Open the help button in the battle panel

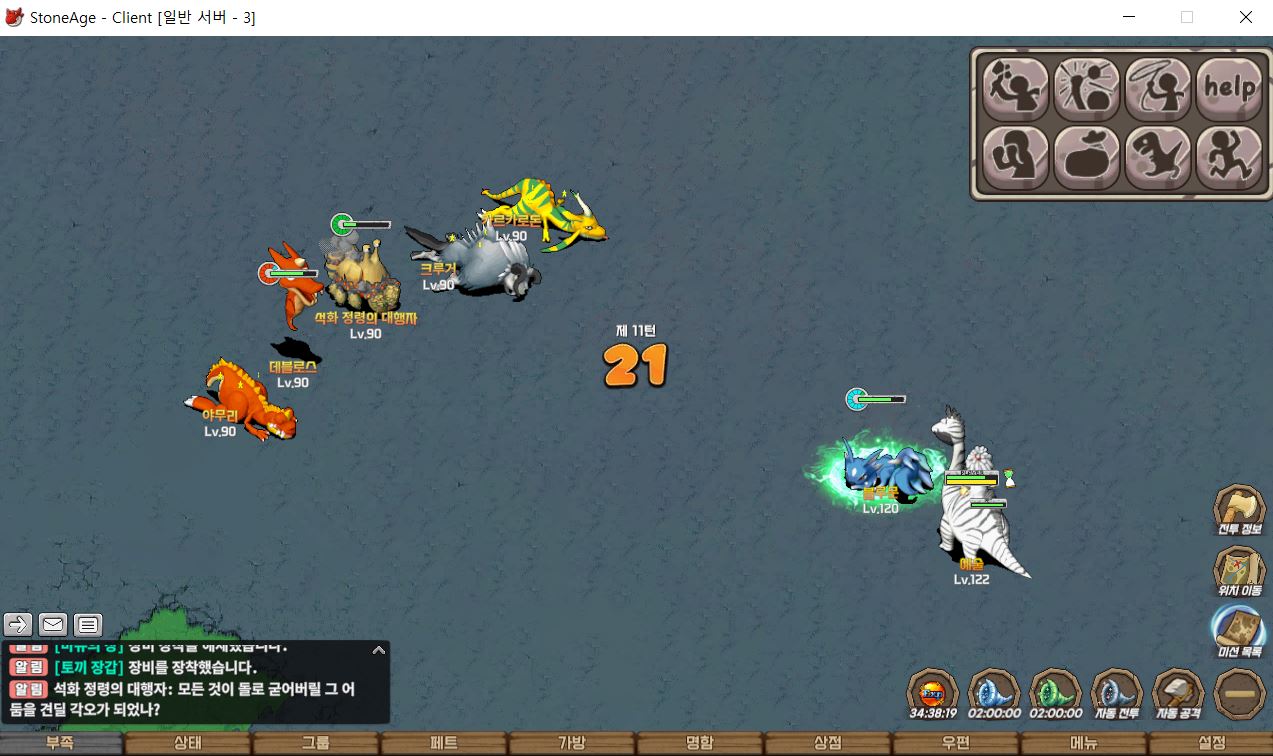point(1229,89)
